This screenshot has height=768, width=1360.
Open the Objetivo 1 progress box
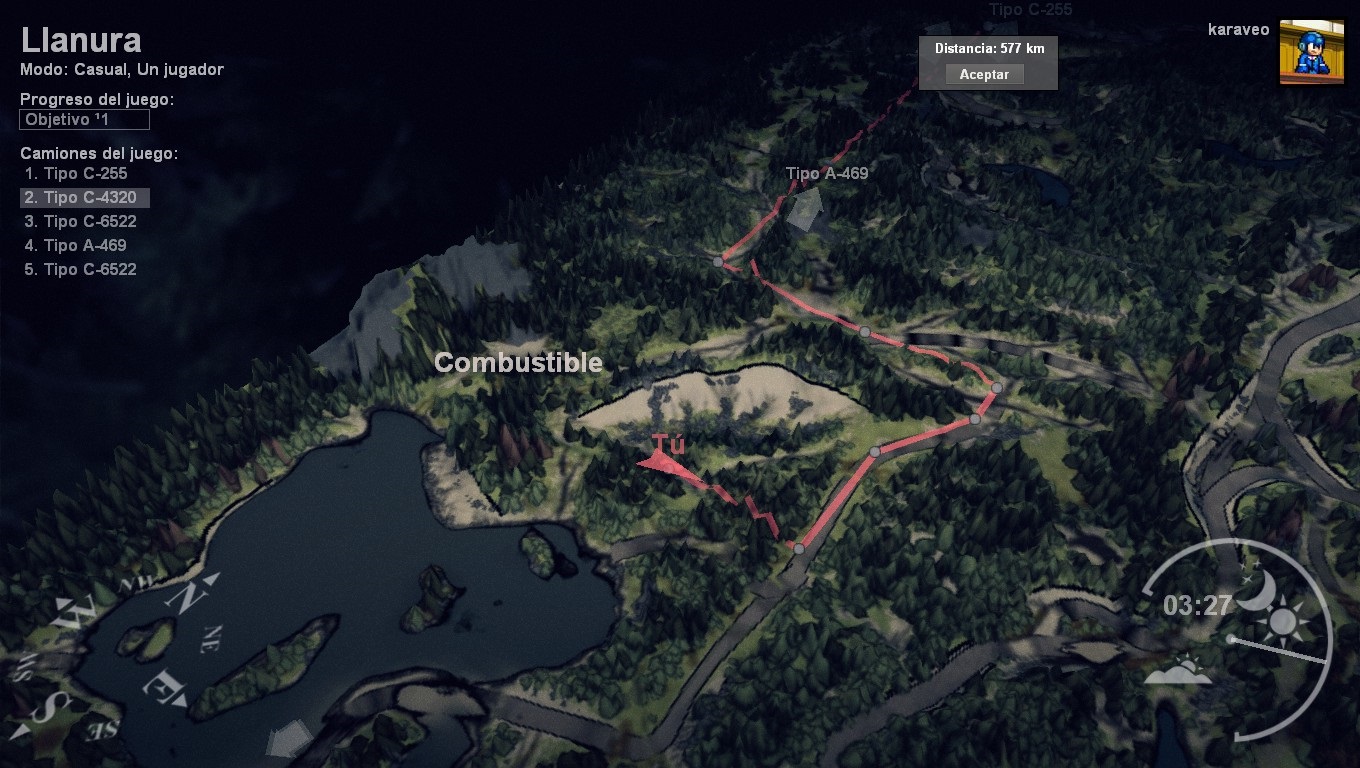pos(84,120)
